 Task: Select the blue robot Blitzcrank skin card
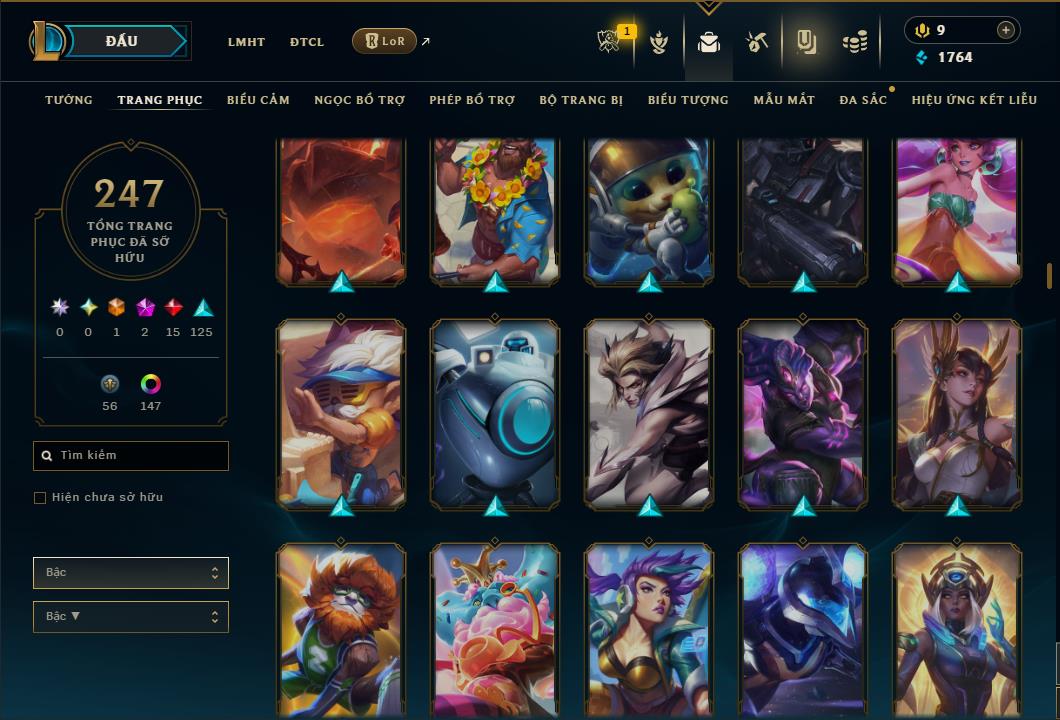pyautogui.click(x=496, y=412)
